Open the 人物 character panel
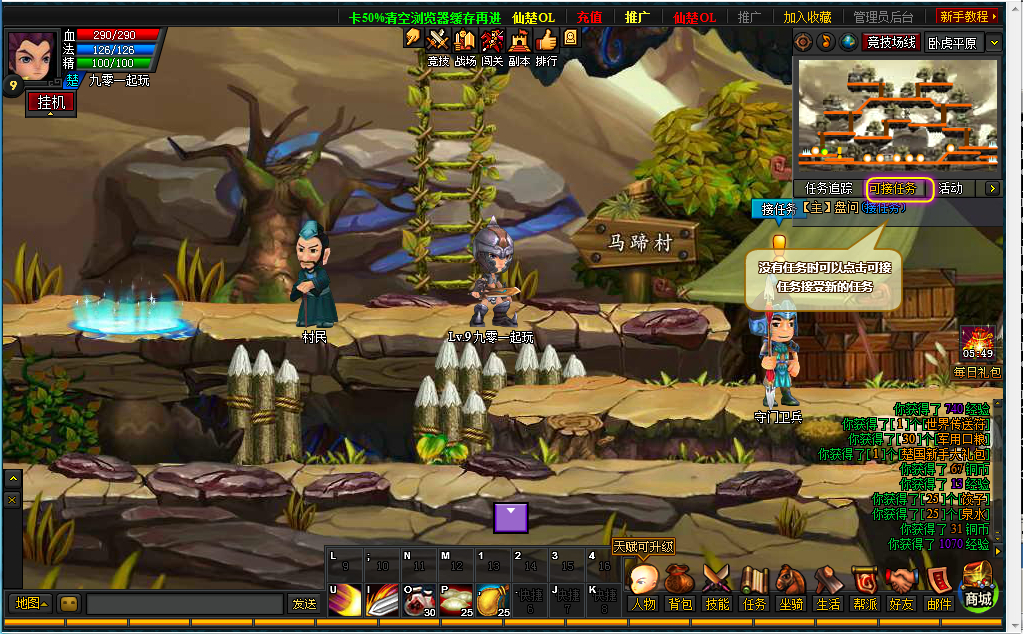 (x=644, y=588)
